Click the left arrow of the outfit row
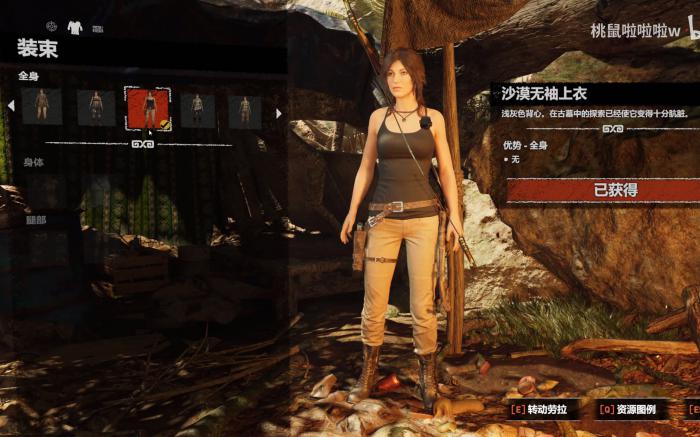The height and width of the screenshot is (437, 700). coord(11,105)
